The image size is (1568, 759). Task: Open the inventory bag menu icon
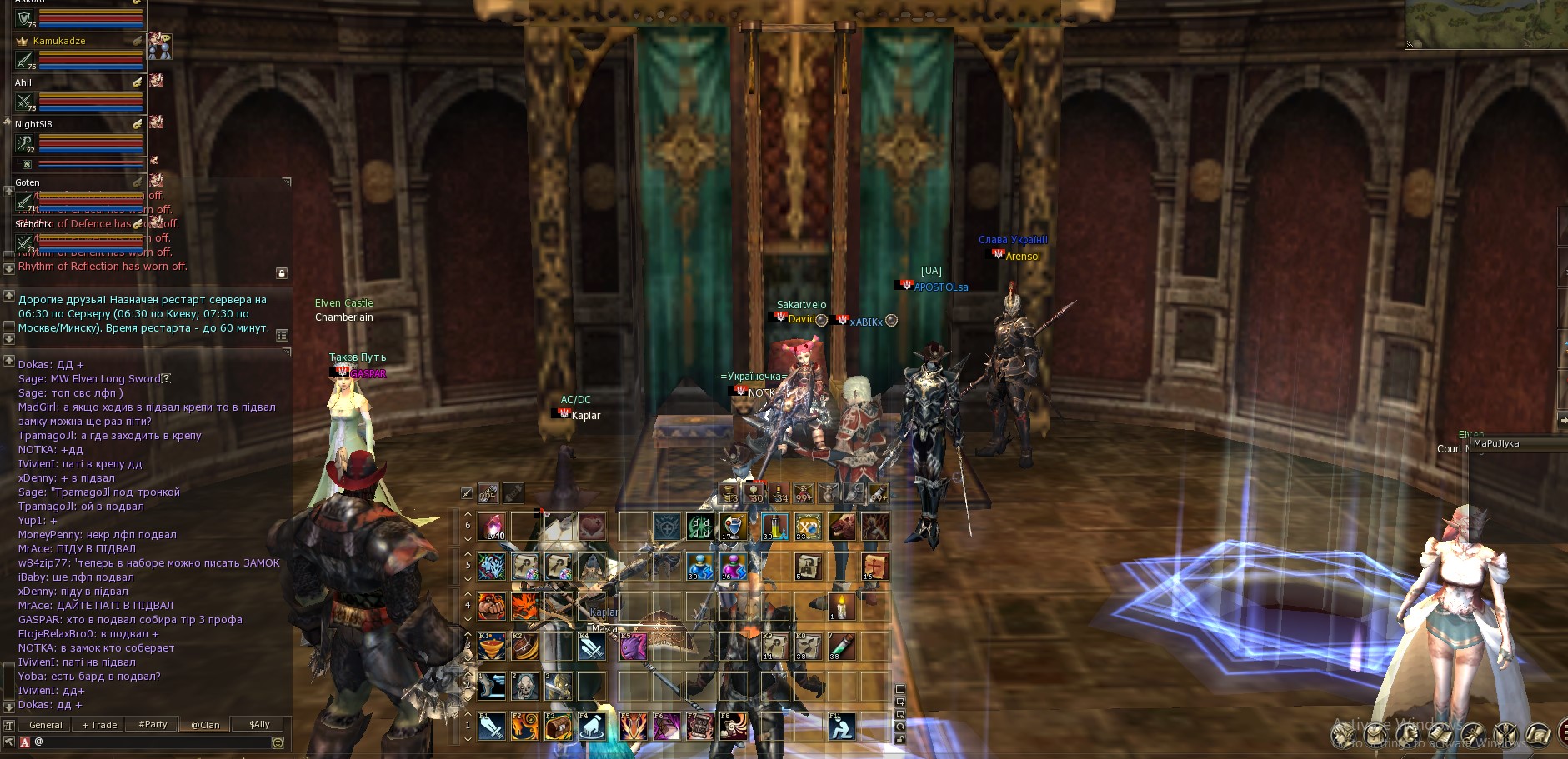(1375, 734)
